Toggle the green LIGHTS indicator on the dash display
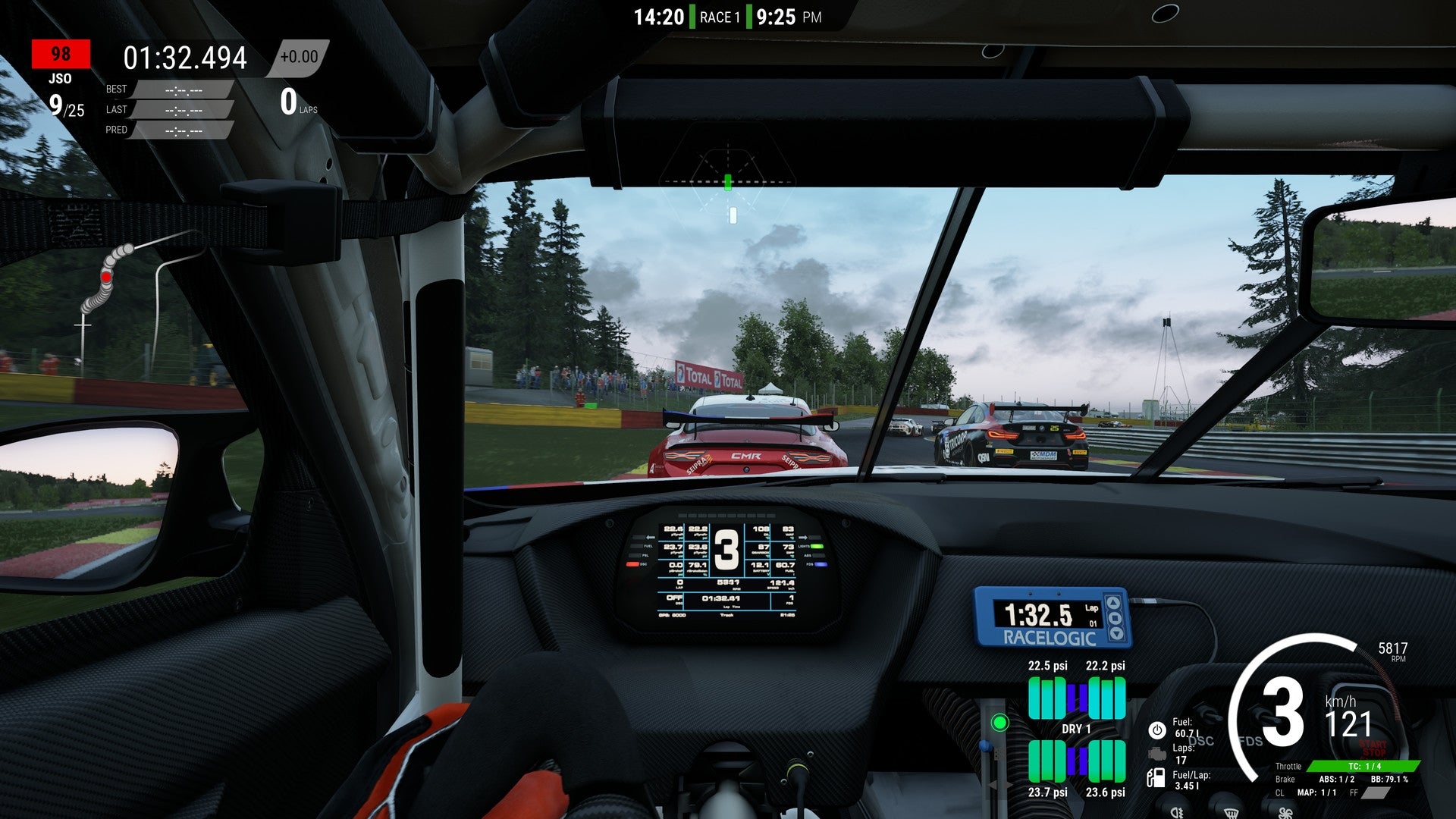Viewport: 1456px width, 819px height. click(x=817, y=546)
